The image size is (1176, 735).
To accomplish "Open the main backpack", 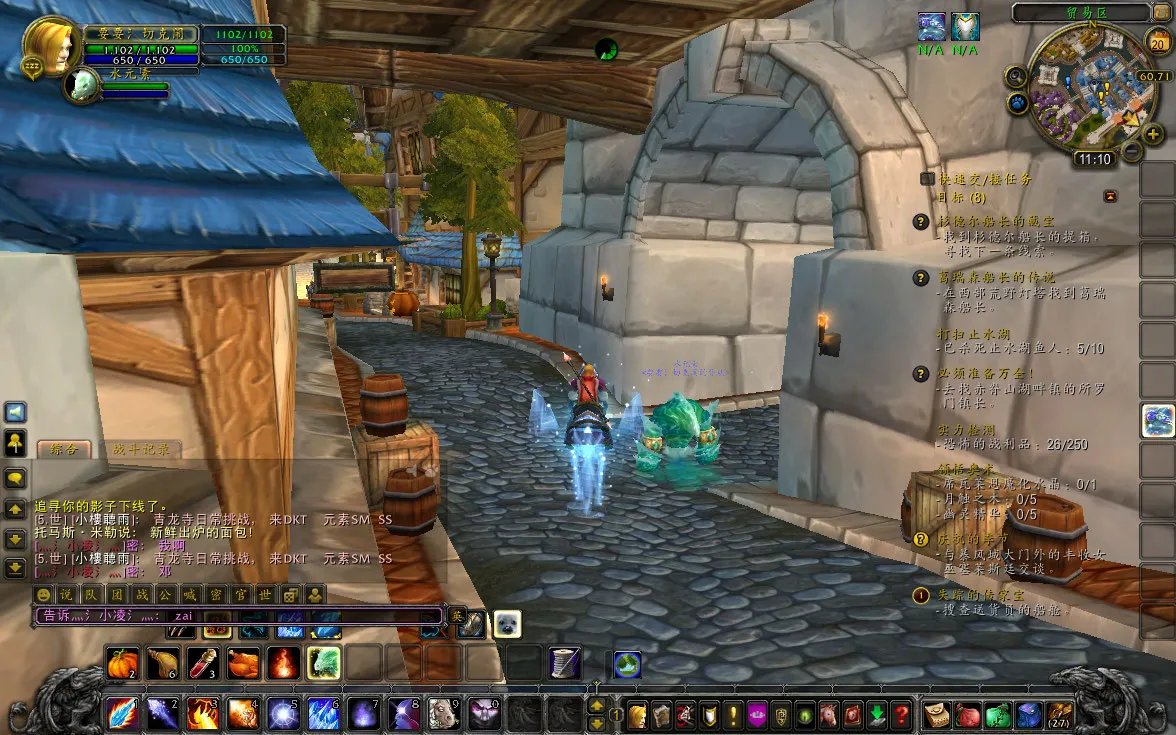I will [x=1060, y=714].
